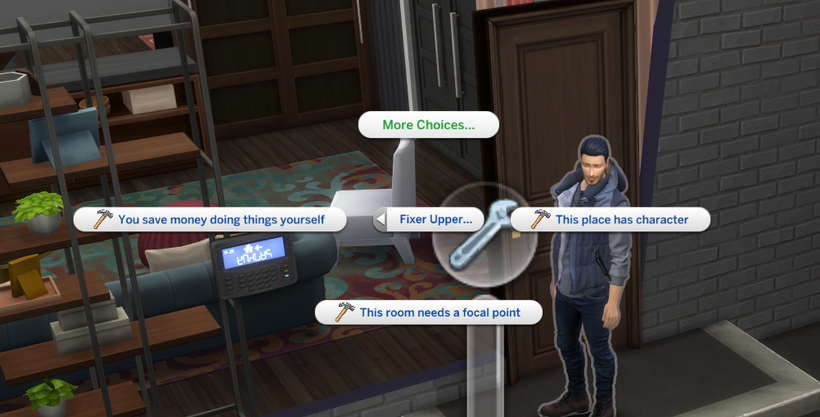This screenshot has height=417, width=820.
Task: Open More Choices in the pie menu
Action: (x=428, y=125)
